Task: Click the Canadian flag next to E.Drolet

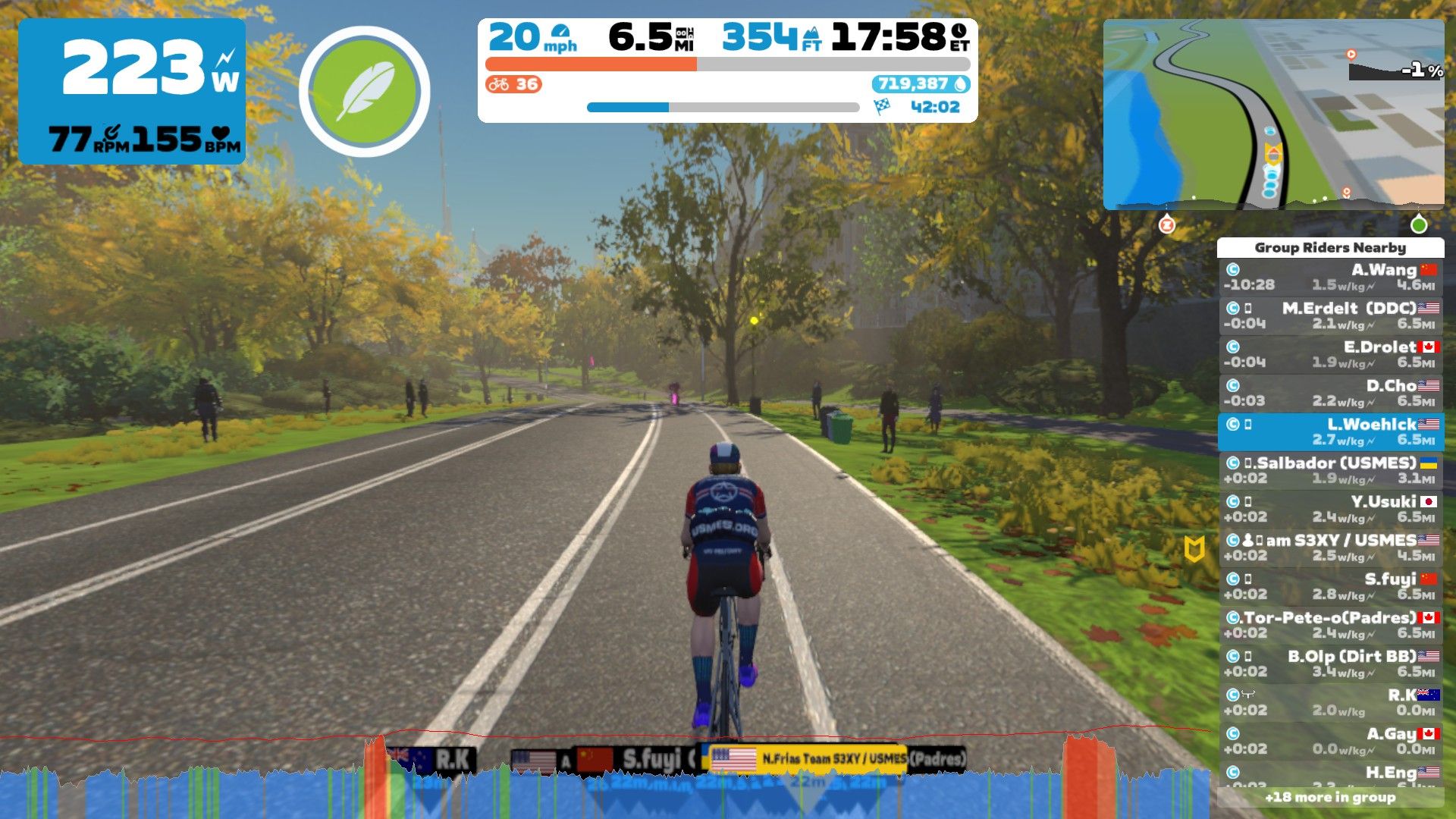Action: click(x=1429, y=347)
